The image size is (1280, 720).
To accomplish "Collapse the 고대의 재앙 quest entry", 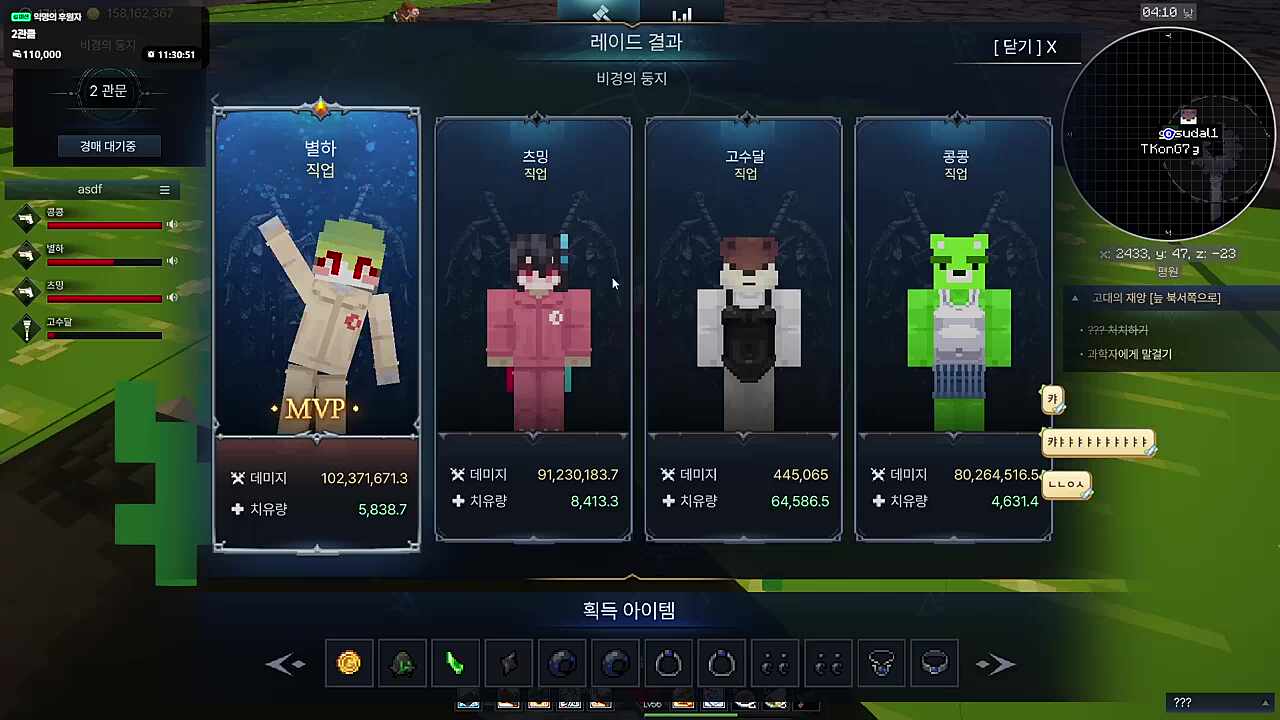I will coord(1075,298).
